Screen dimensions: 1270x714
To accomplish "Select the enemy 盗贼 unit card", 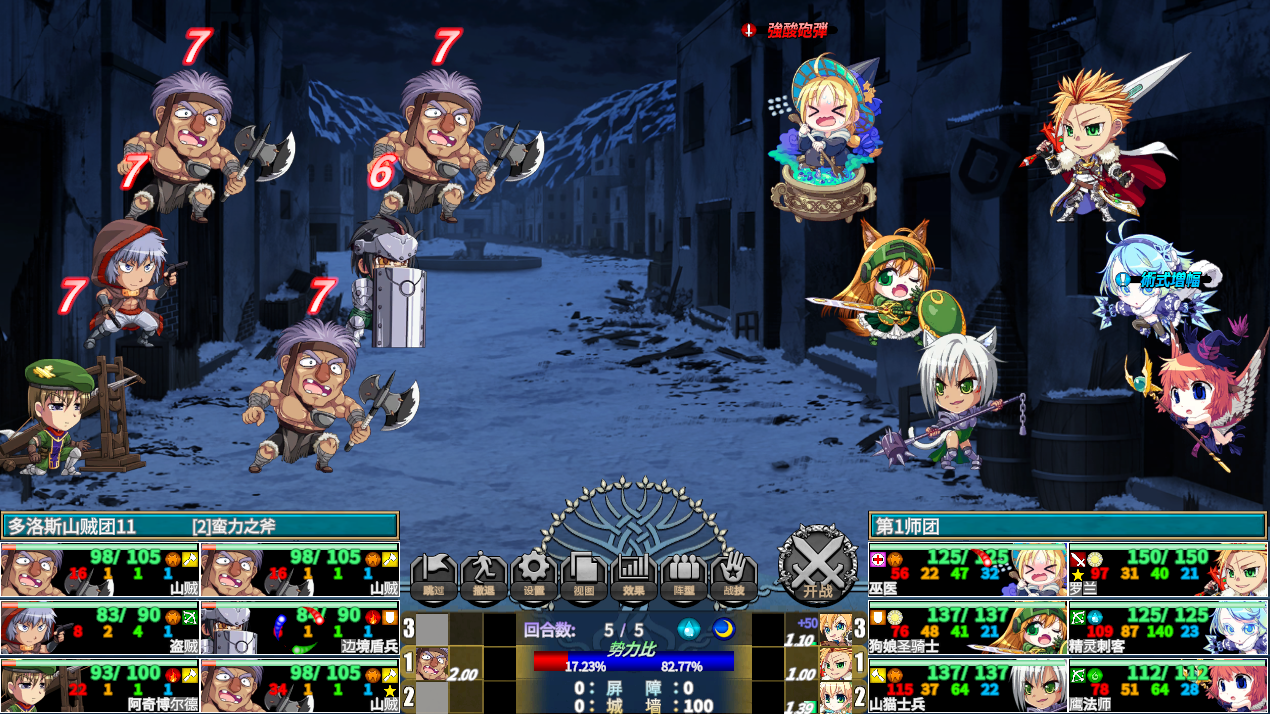I will (x=100, y=628).
